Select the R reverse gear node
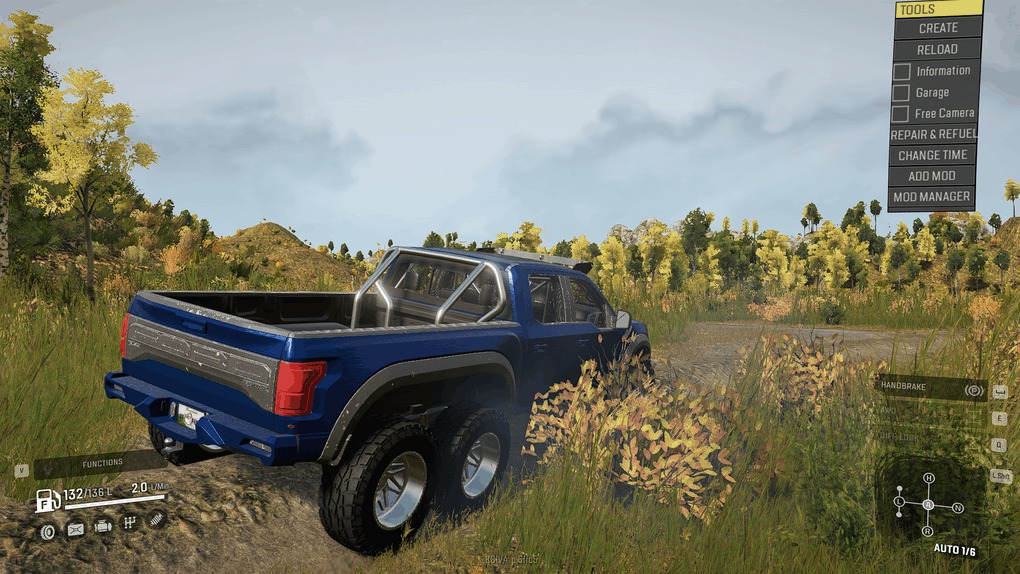Screen dimensions: 1020x574 pos(928,531)
